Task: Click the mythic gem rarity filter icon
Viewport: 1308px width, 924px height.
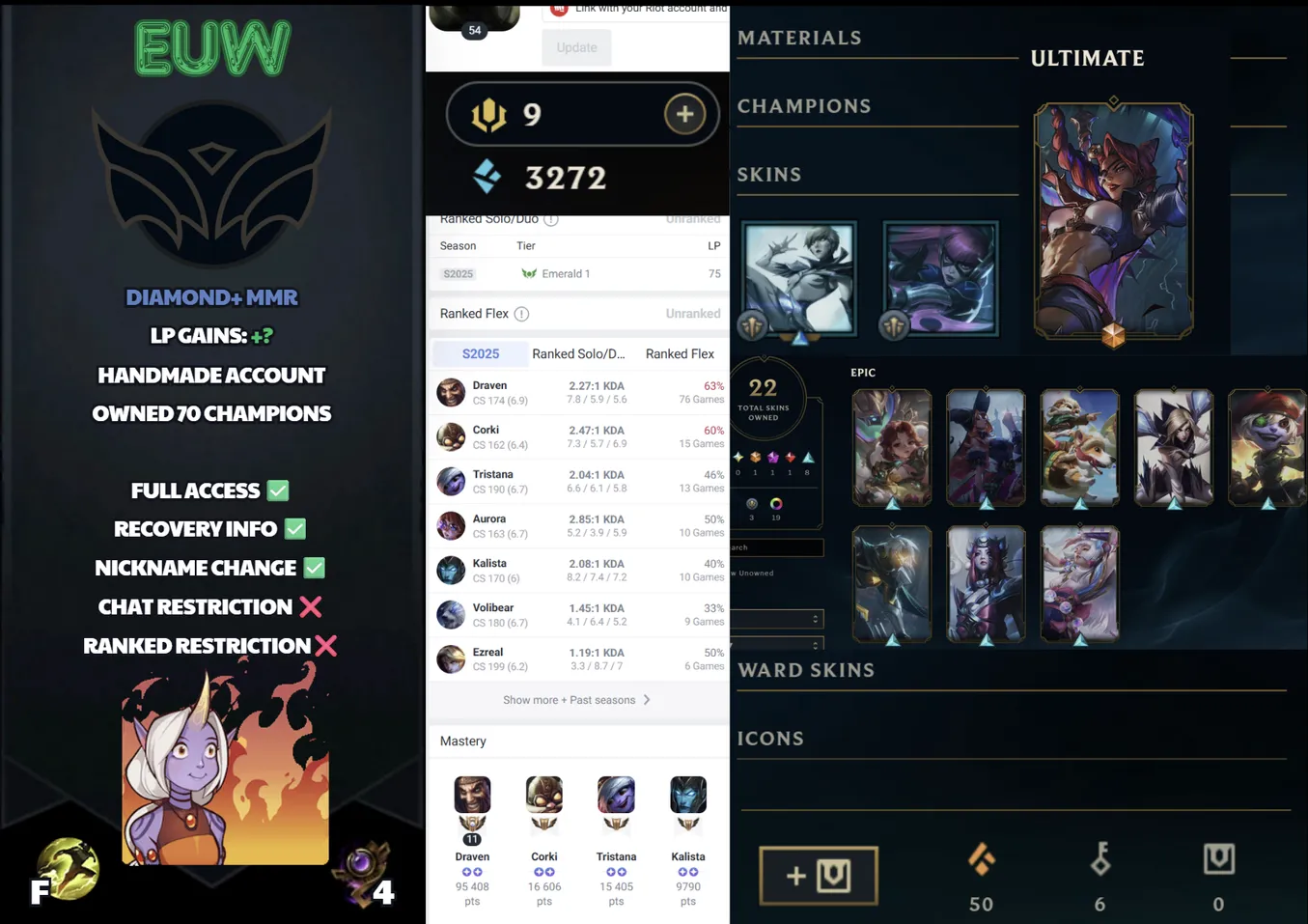Action: (754, 458)
